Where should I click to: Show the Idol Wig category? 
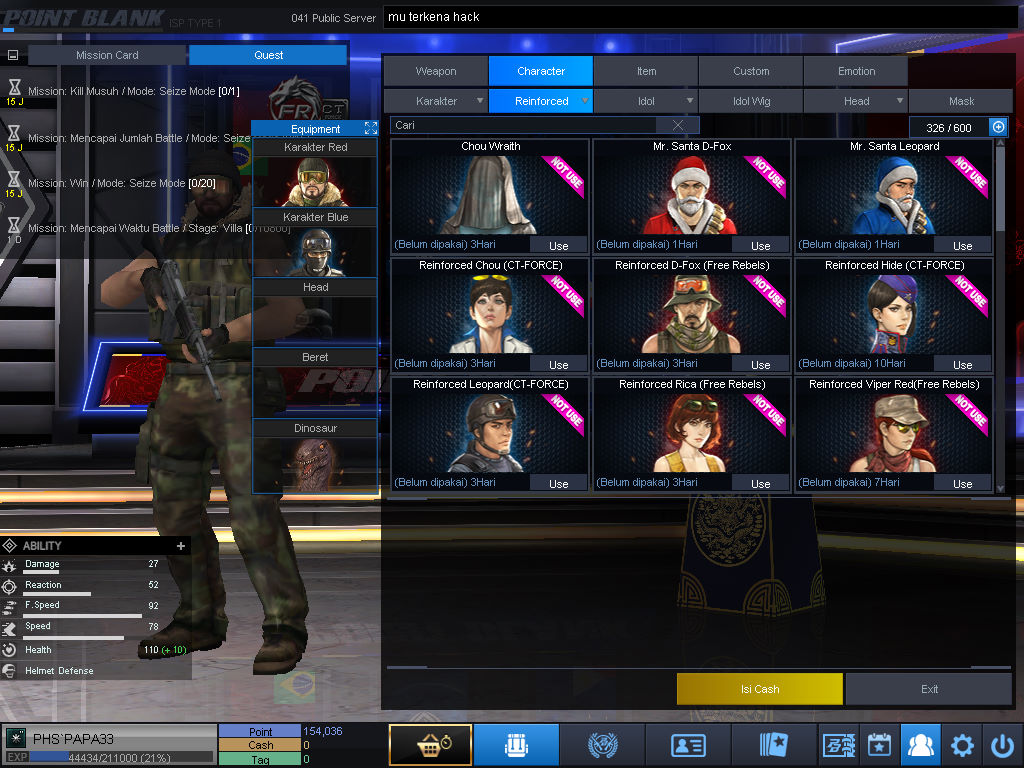pyautogui.click(x=751, y=101)
